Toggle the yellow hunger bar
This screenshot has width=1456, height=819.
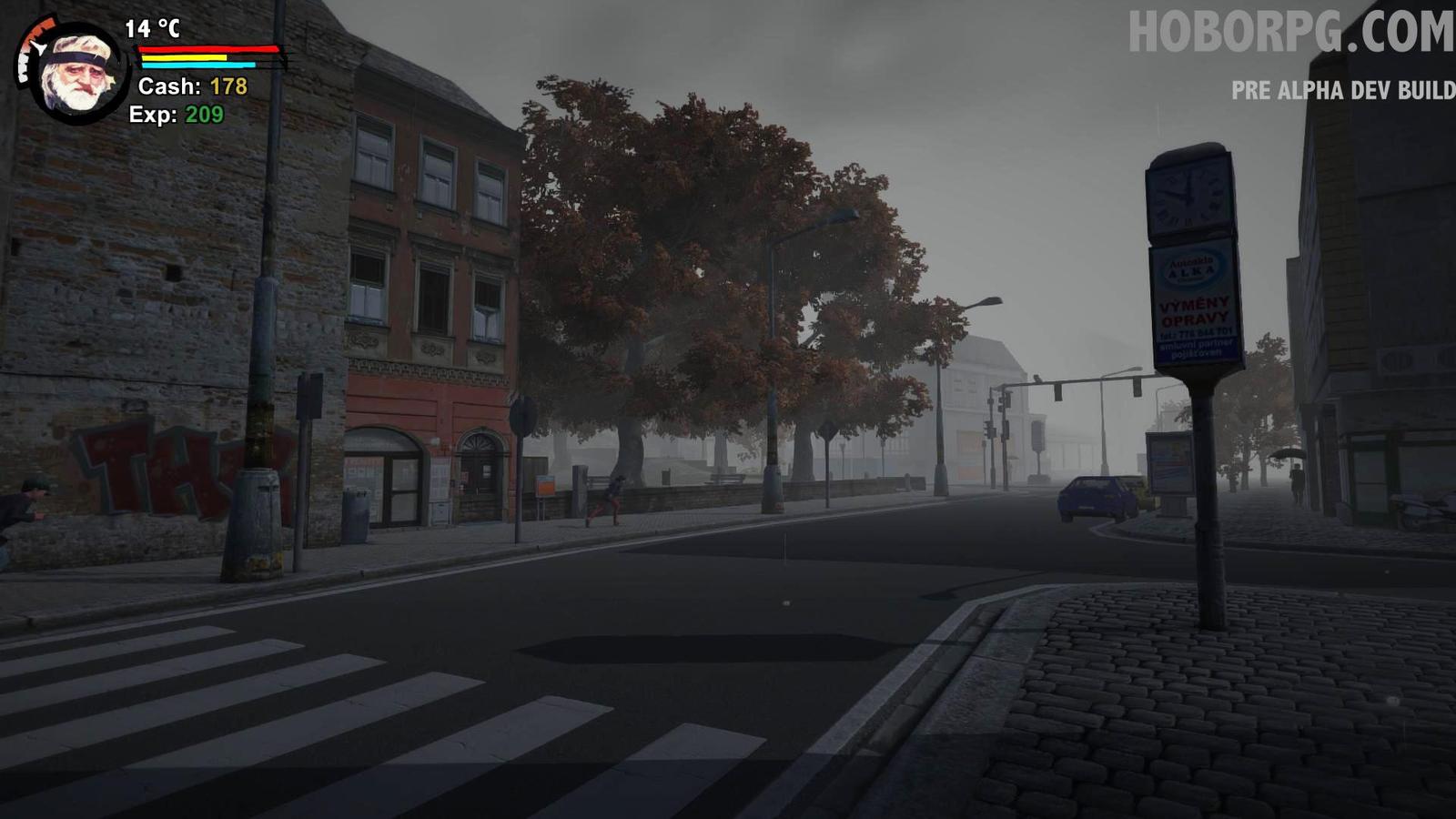[184, 57]
